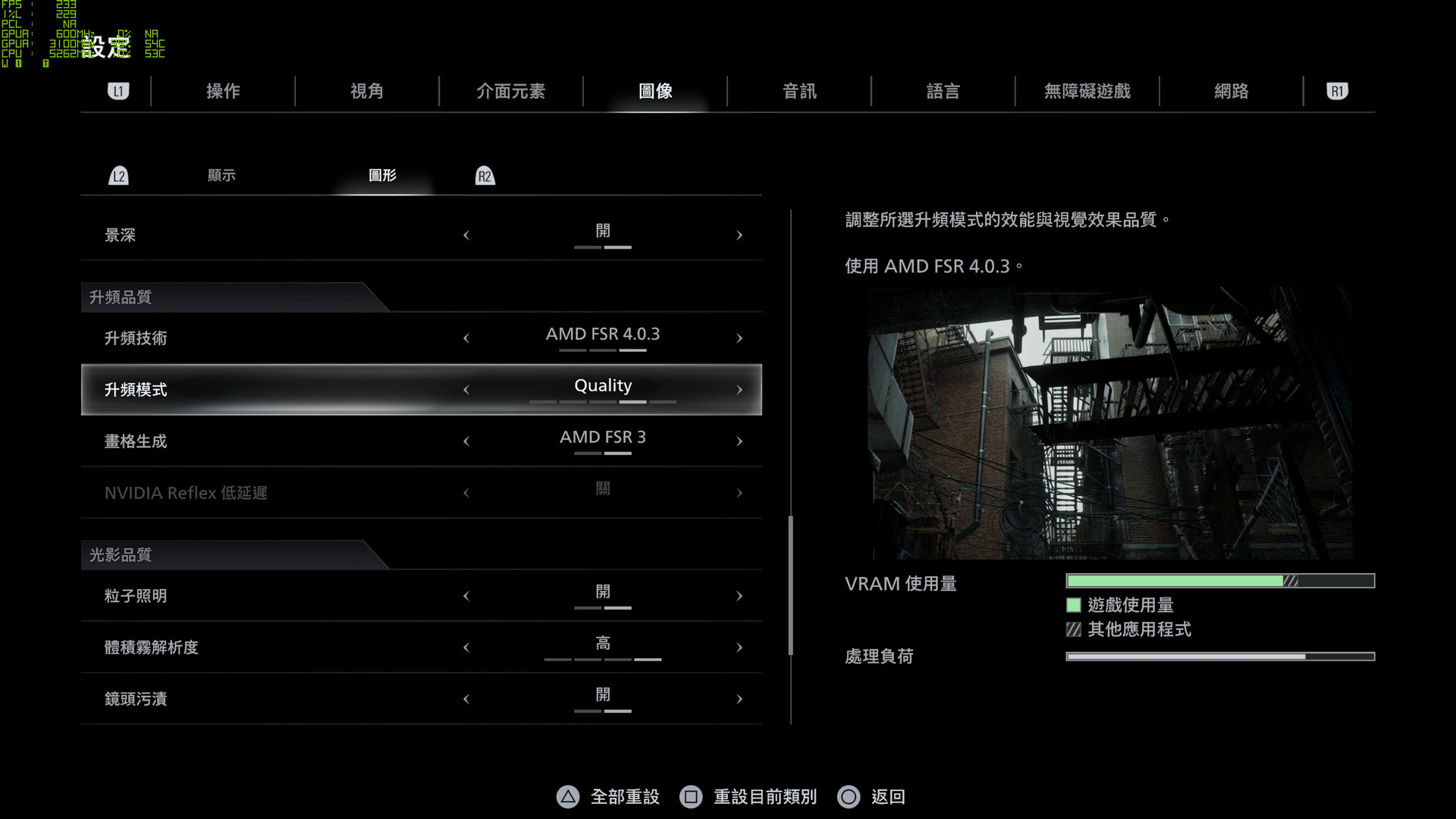Open the 語言 settings tab

click(943, 92)
